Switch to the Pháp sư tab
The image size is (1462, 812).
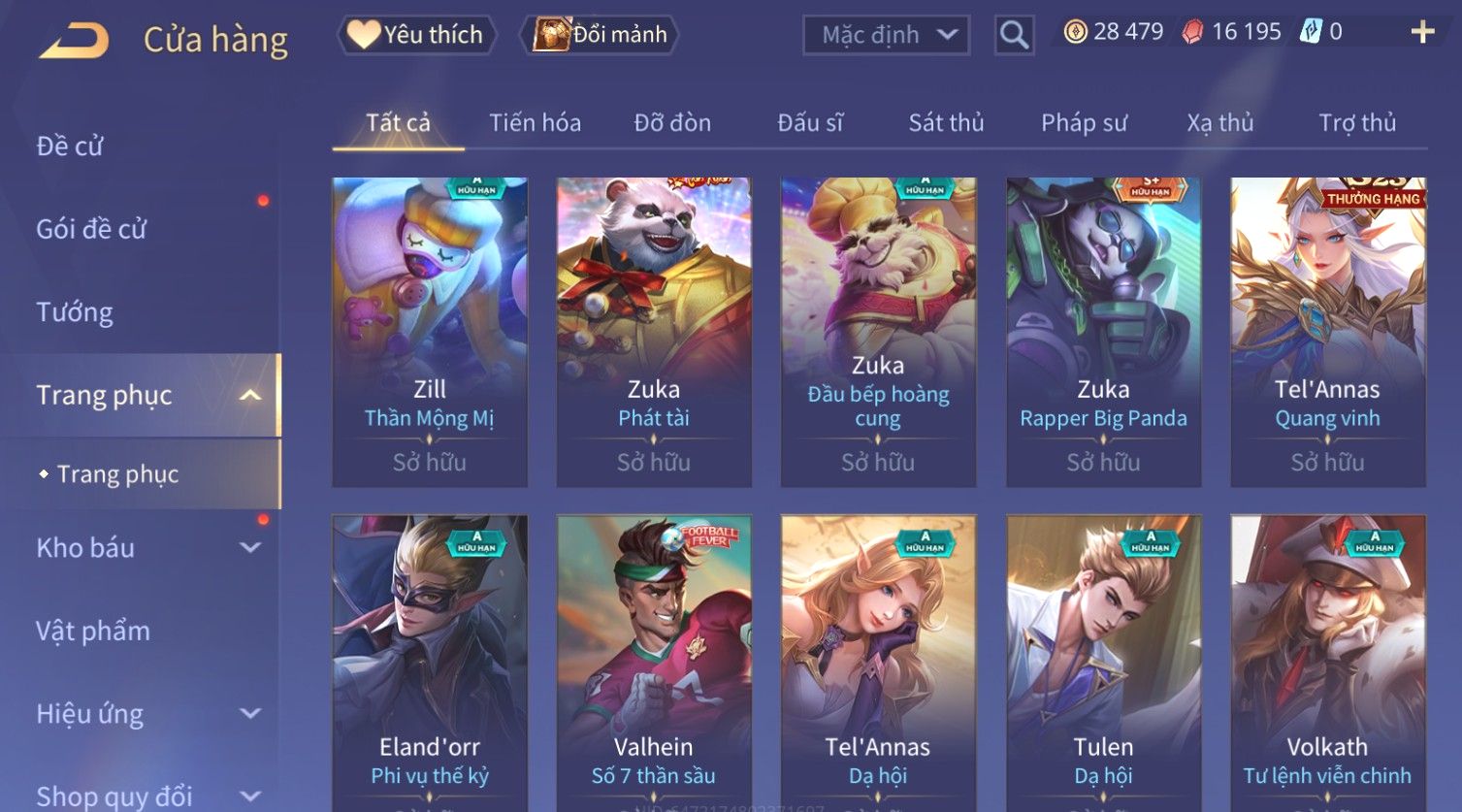(1084, 123)
